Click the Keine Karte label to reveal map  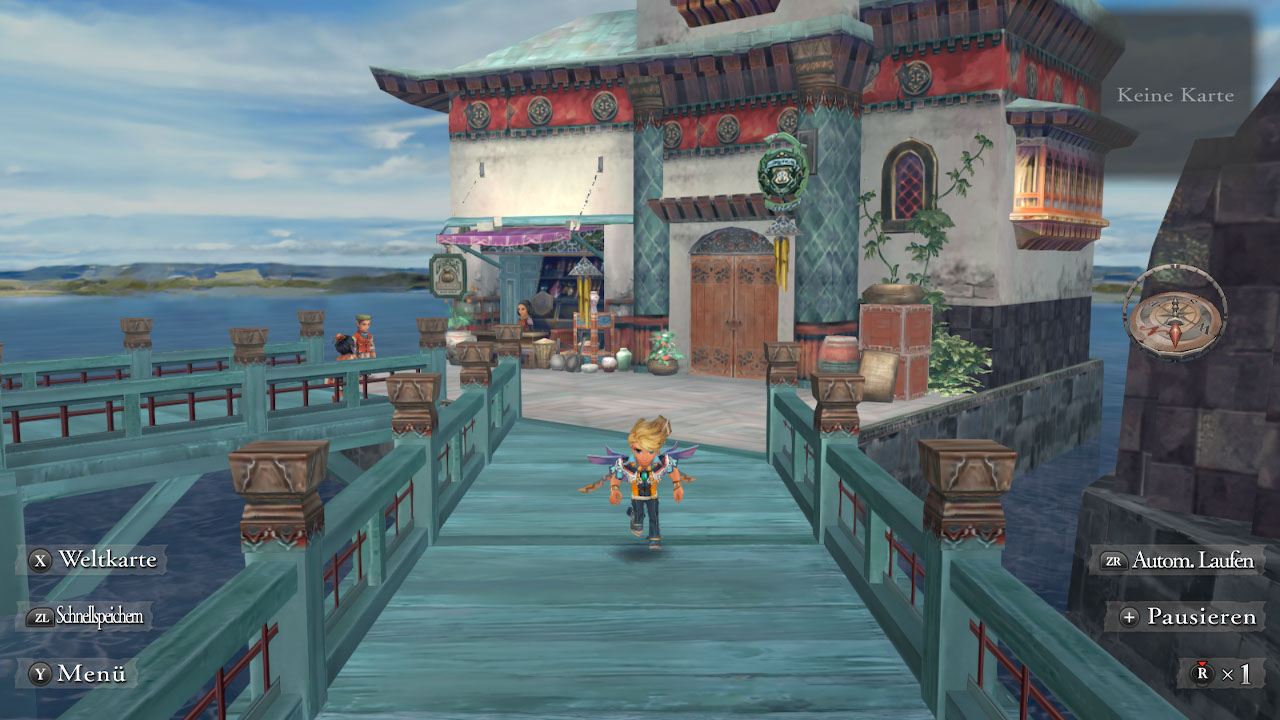[x=1177, y=95]
